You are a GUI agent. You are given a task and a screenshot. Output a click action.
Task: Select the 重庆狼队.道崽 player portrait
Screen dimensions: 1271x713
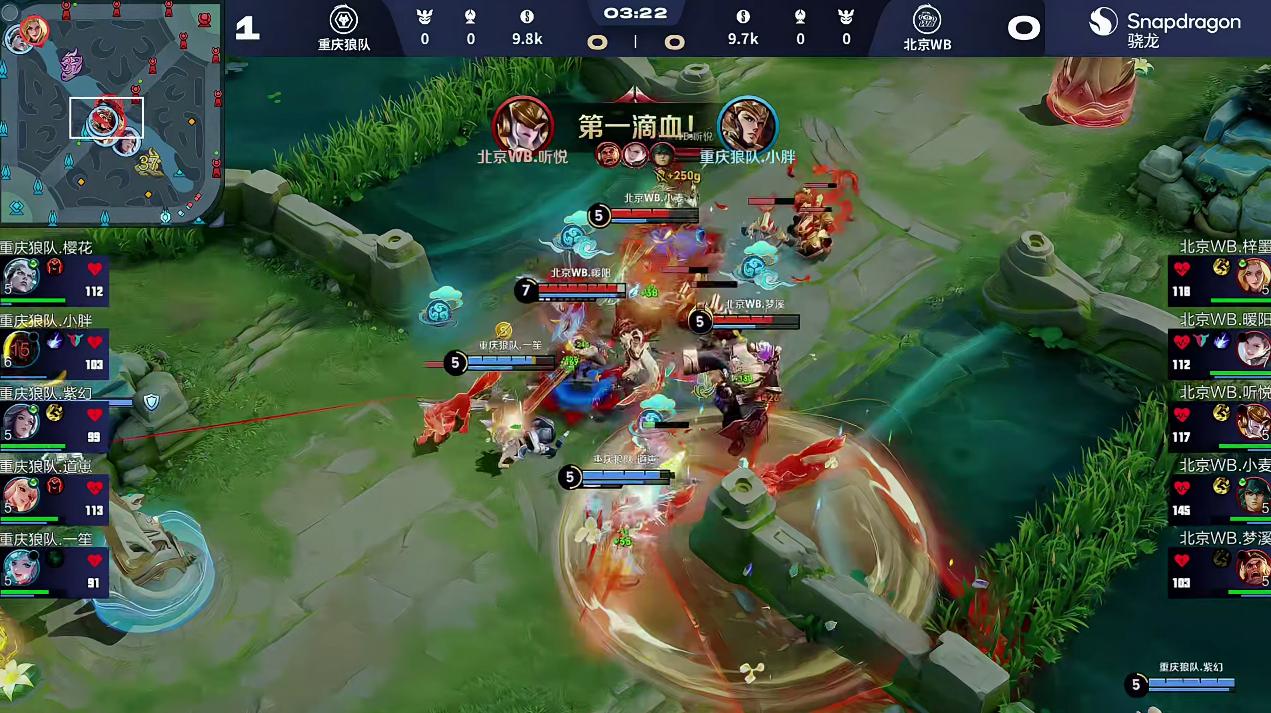click(20, 494)
